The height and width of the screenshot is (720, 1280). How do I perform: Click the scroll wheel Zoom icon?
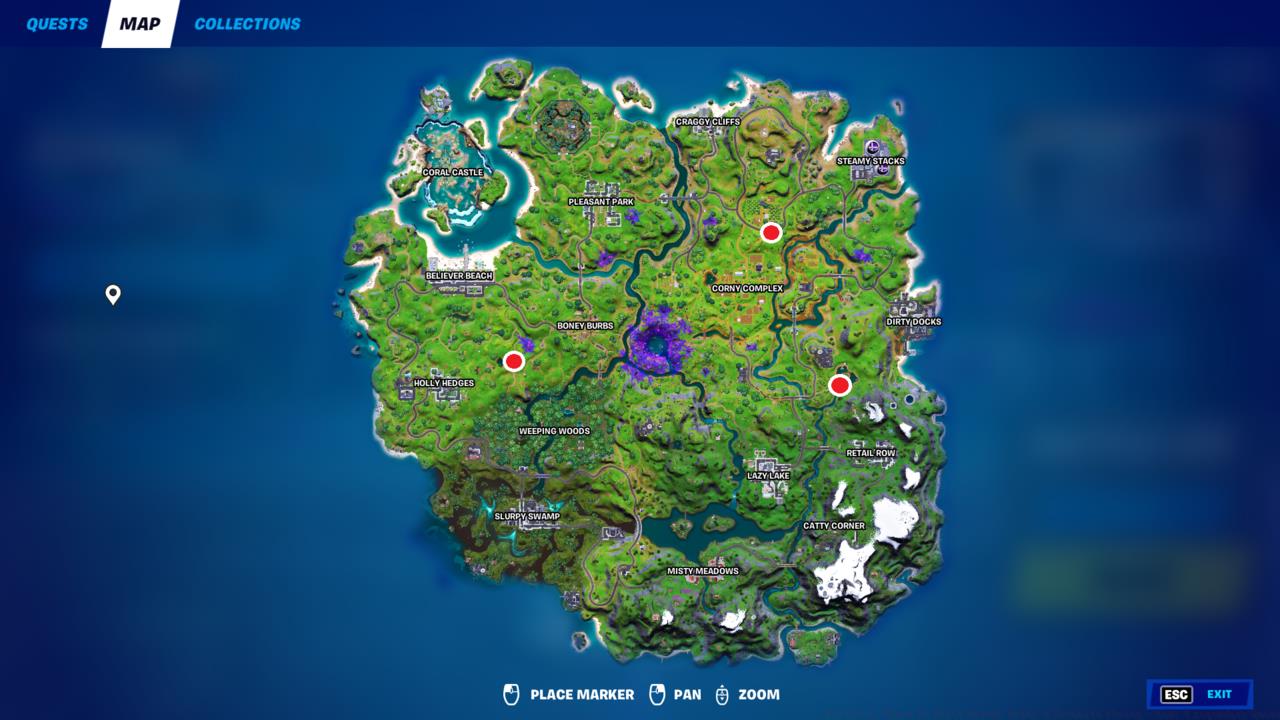point(722,694)
